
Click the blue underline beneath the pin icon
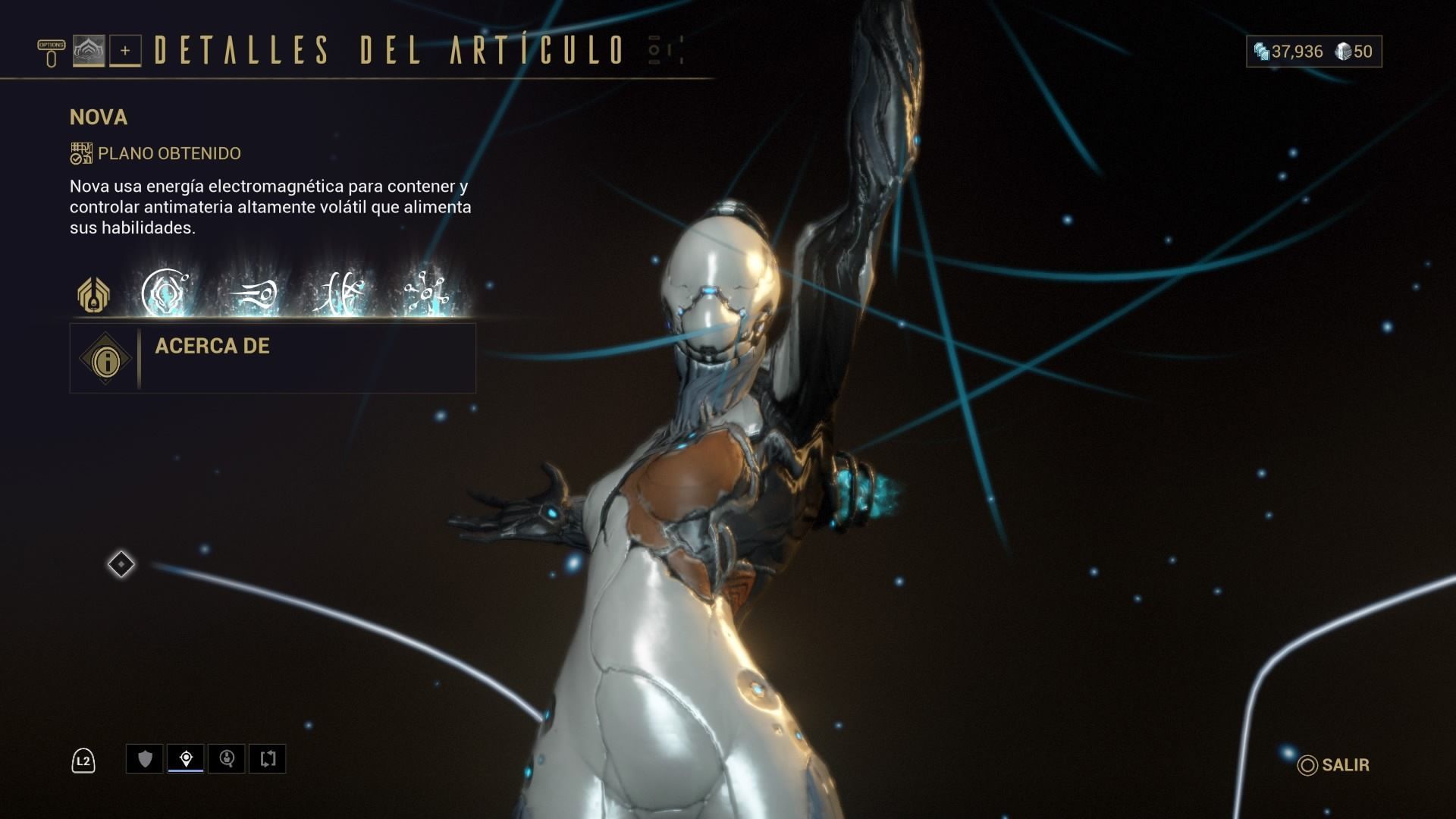[184, 771]
